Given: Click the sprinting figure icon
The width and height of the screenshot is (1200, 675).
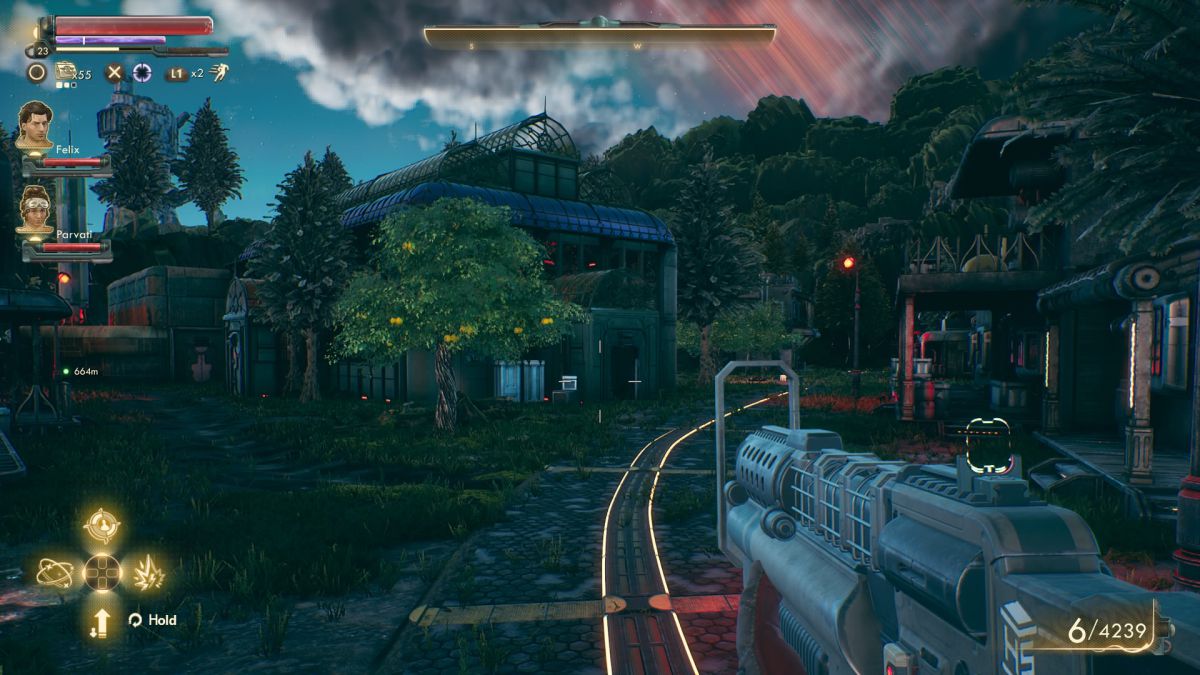Looking at the screenshot, I should point(218,72).
